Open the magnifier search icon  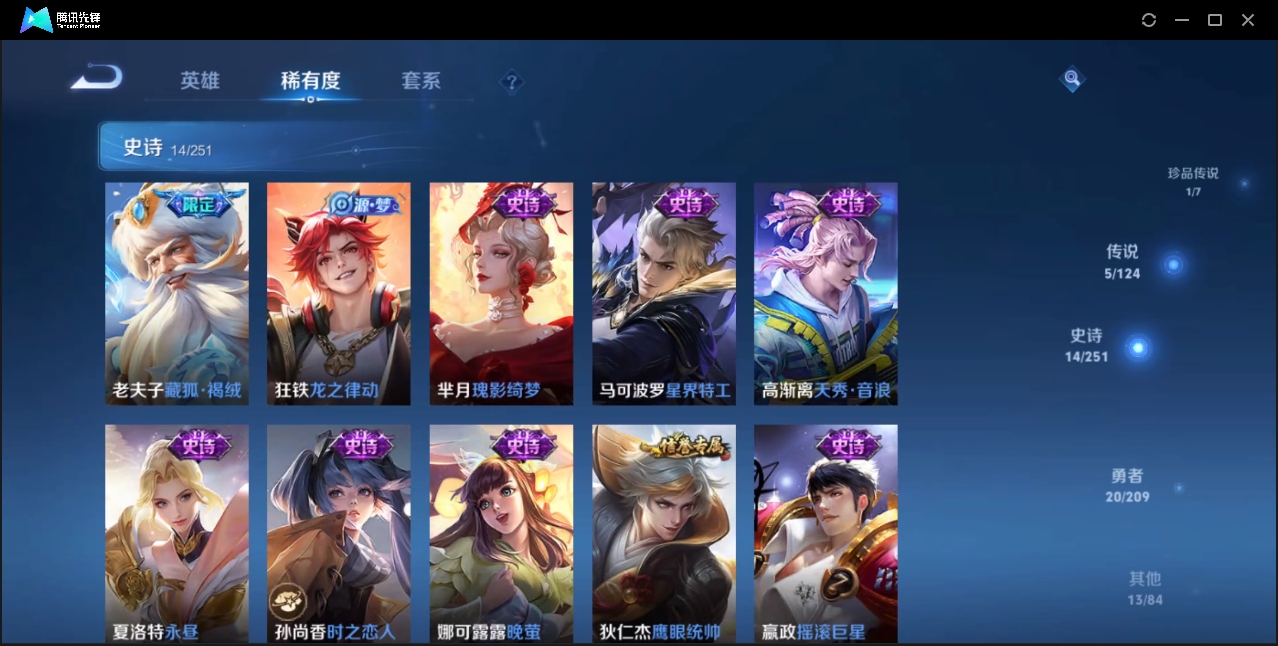click(x=1072, y=78)
